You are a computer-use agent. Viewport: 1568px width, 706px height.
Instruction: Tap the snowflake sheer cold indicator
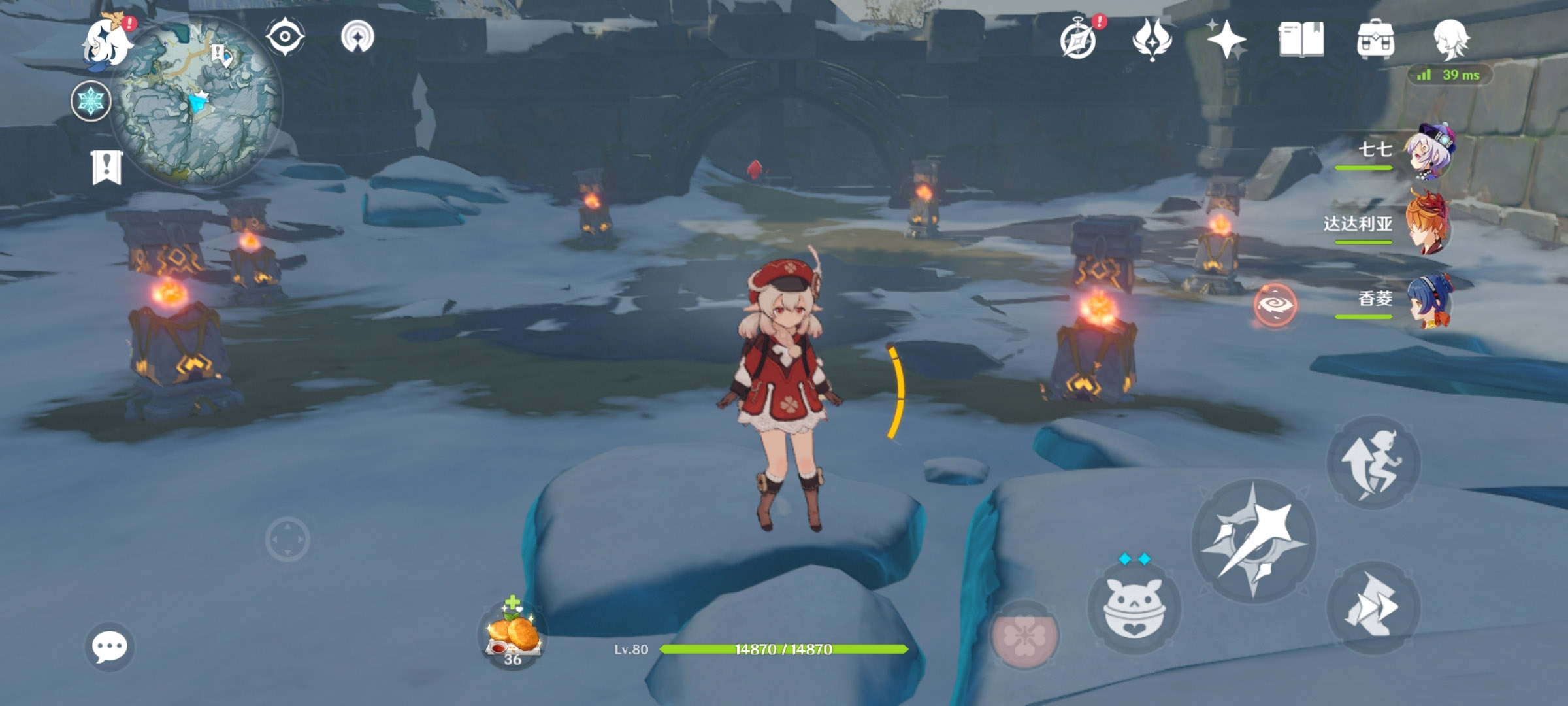tap(91, 102)
